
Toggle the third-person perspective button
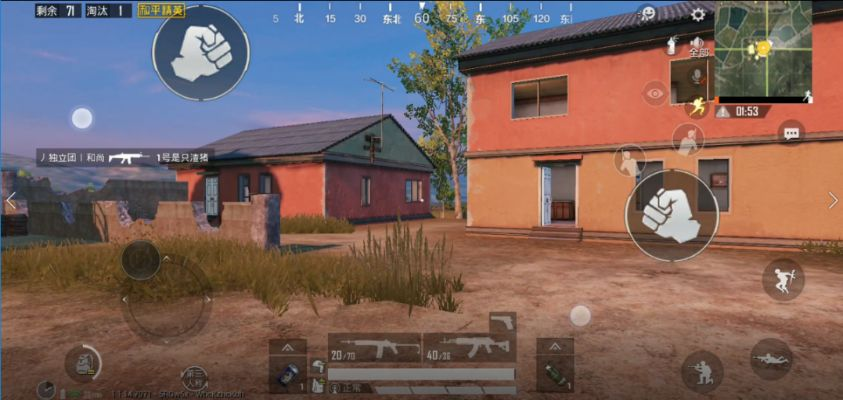click(195, 377)
